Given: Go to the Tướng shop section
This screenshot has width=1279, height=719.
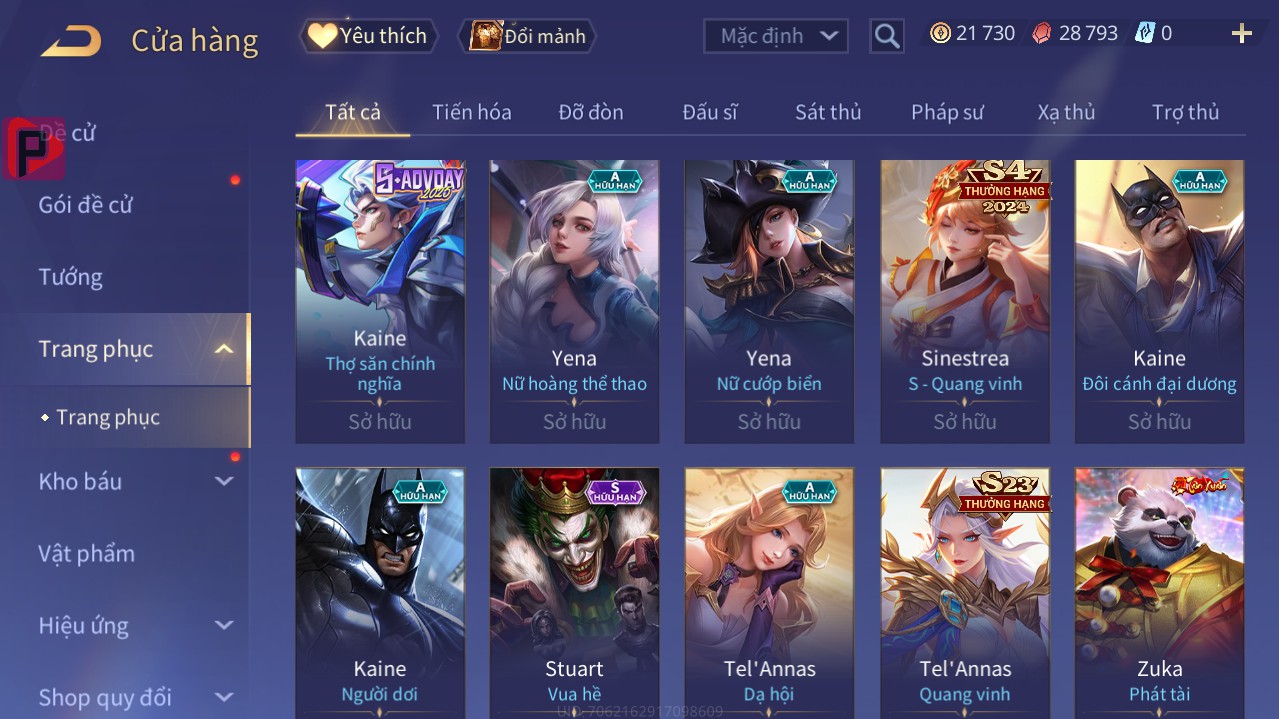Looking at the screenshot, I should (71, 277).
